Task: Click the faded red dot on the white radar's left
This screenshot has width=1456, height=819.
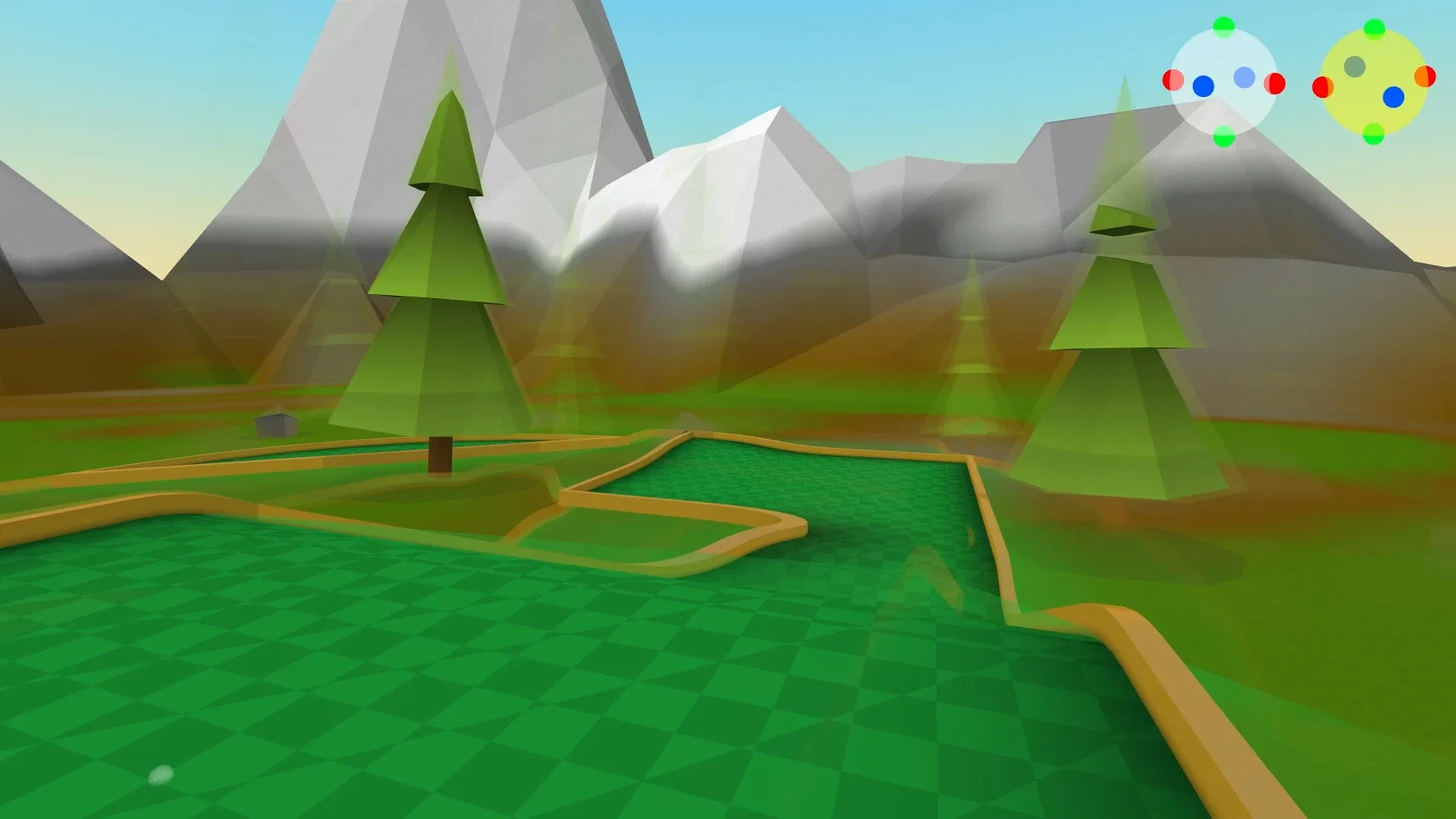Action: (x=1173, y=81)
